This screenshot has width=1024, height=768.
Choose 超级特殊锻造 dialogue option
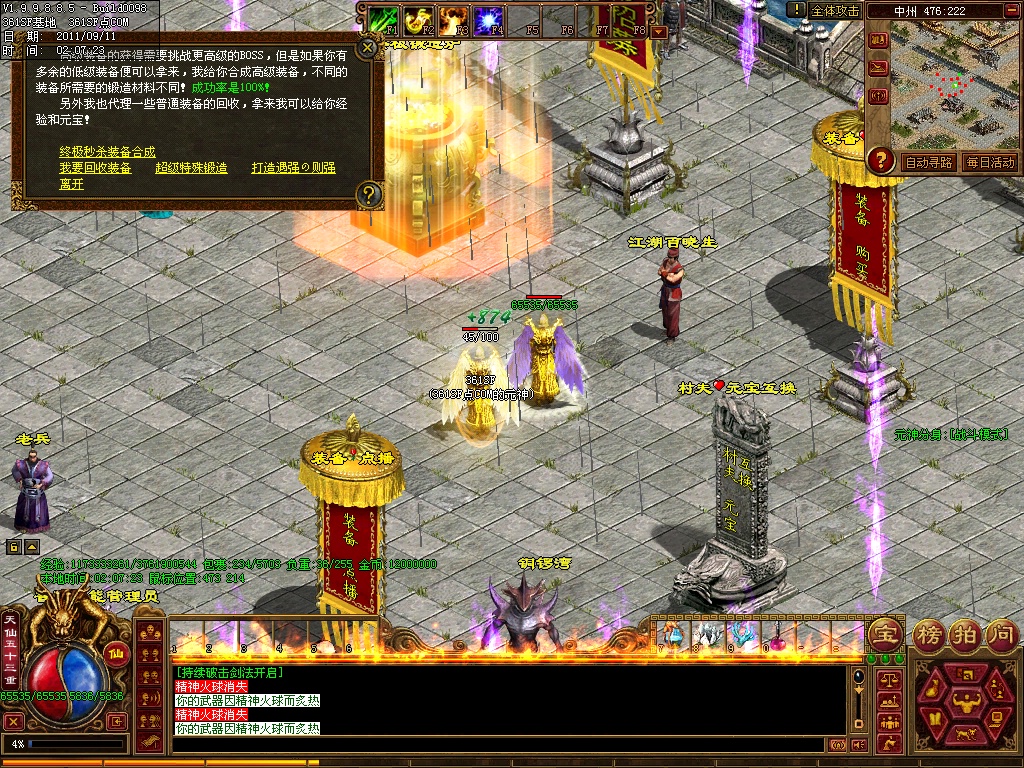(x=191, y=168)
